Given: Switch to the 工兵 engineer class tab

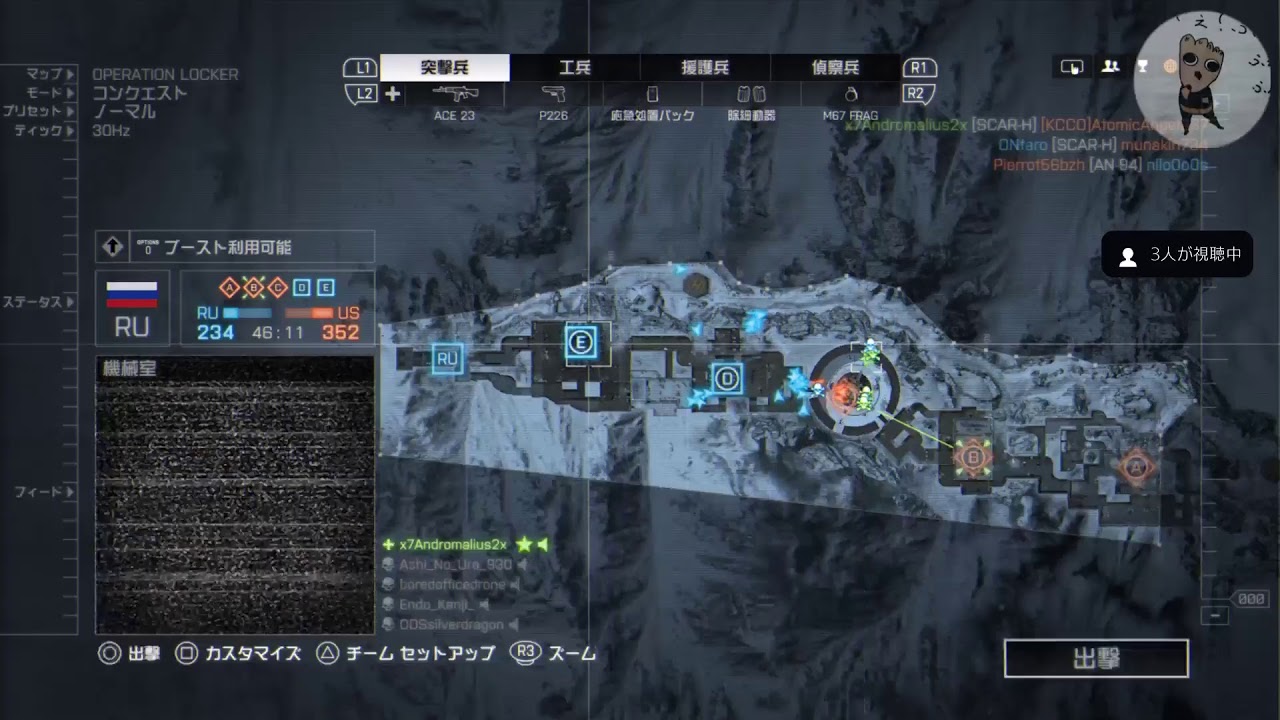Looking at the screenshot, I should (575, 68).
